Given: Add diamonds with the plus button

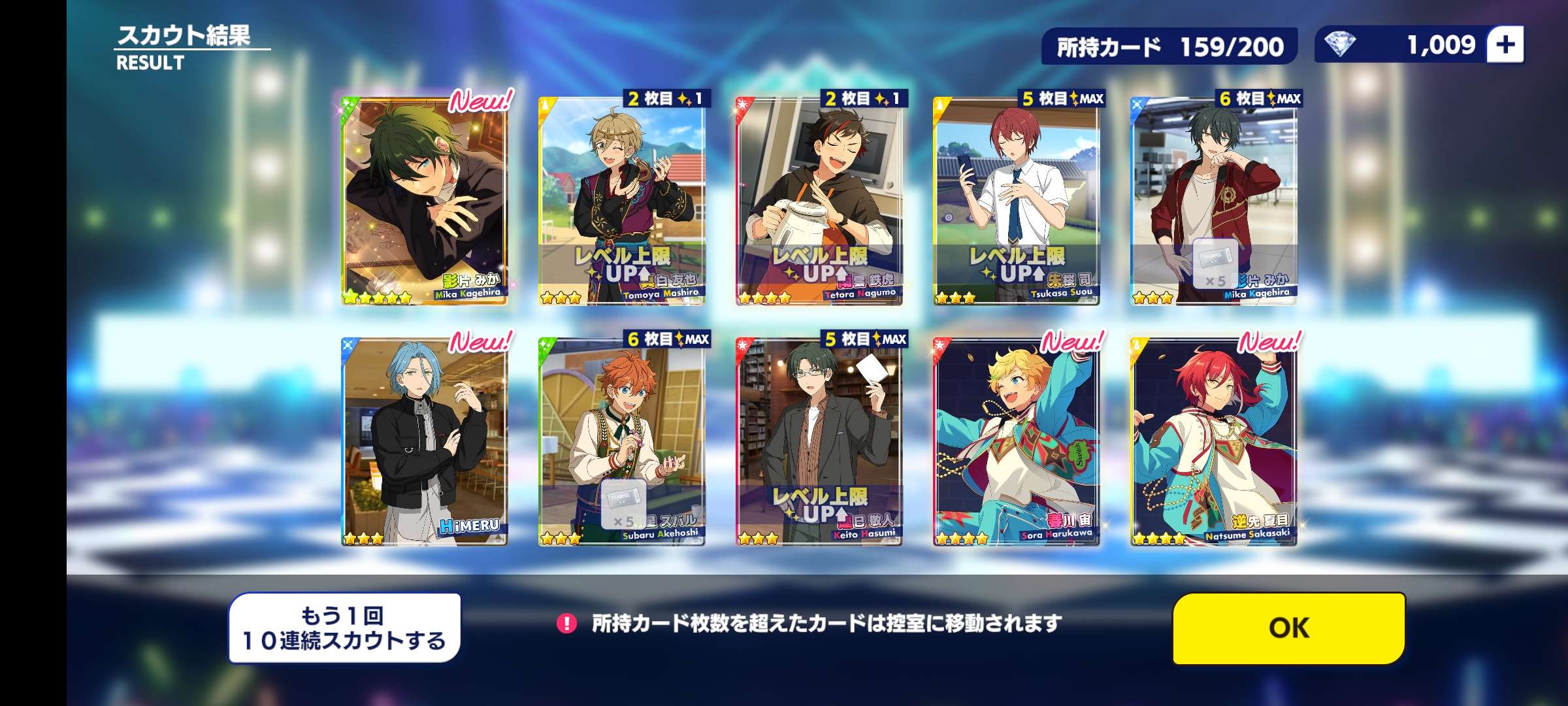Looking at the screenshot, I should tap(1505, 45).
